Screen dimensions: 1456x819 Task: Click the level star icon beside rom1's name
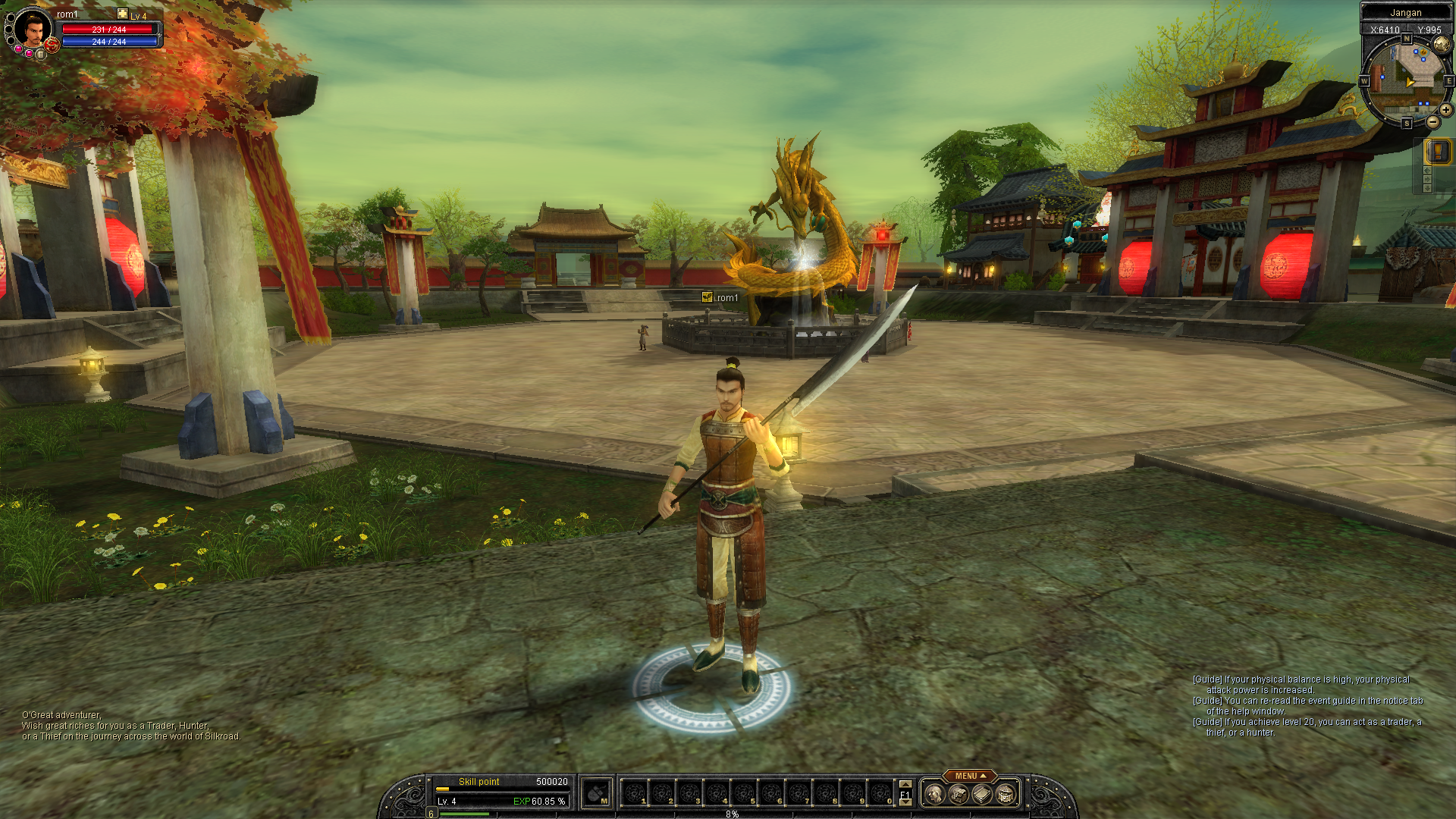coord(121,13)
